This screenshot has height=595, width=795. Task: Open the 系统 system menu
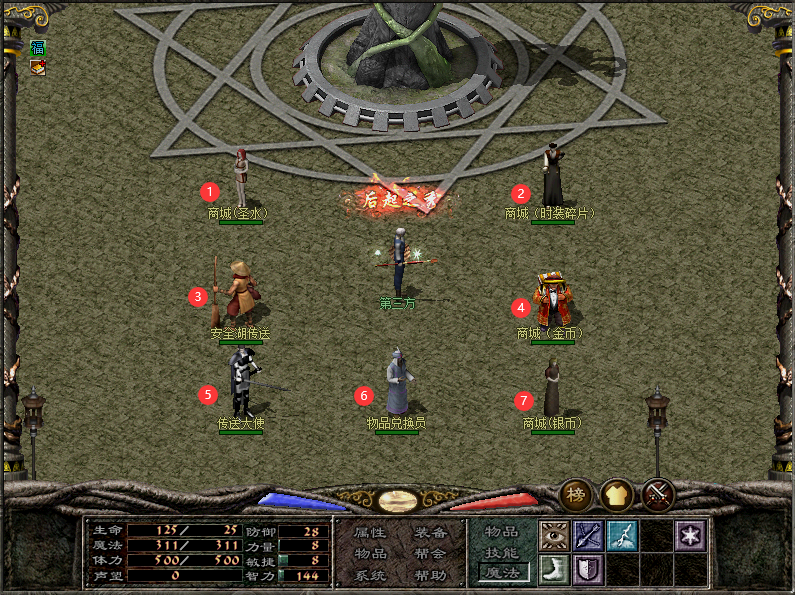370,575
